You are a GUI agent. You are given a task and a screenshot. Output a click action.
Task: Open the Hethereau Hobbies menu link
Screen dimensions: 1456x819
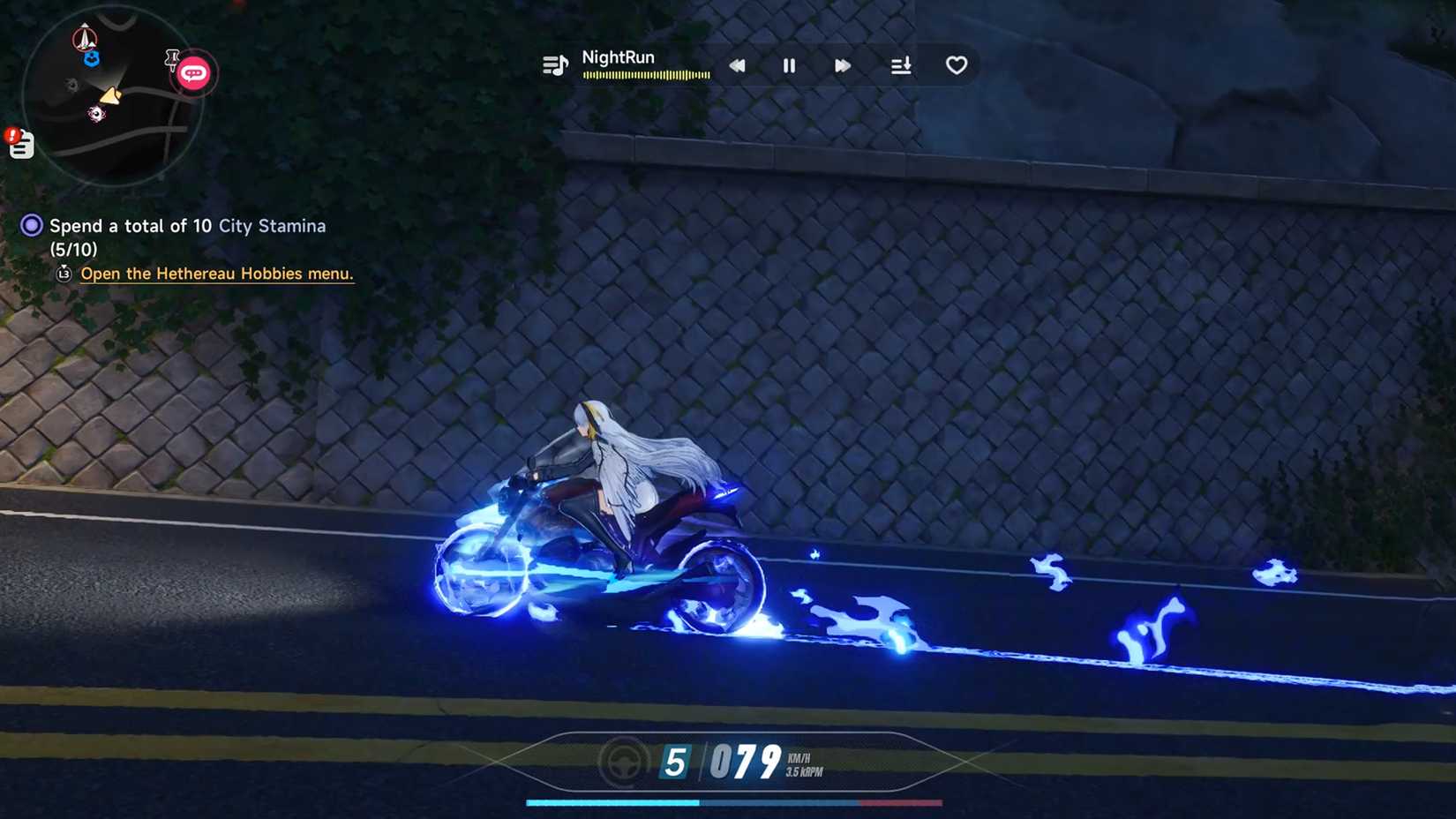pyautogui.click(x=216, y=274)
